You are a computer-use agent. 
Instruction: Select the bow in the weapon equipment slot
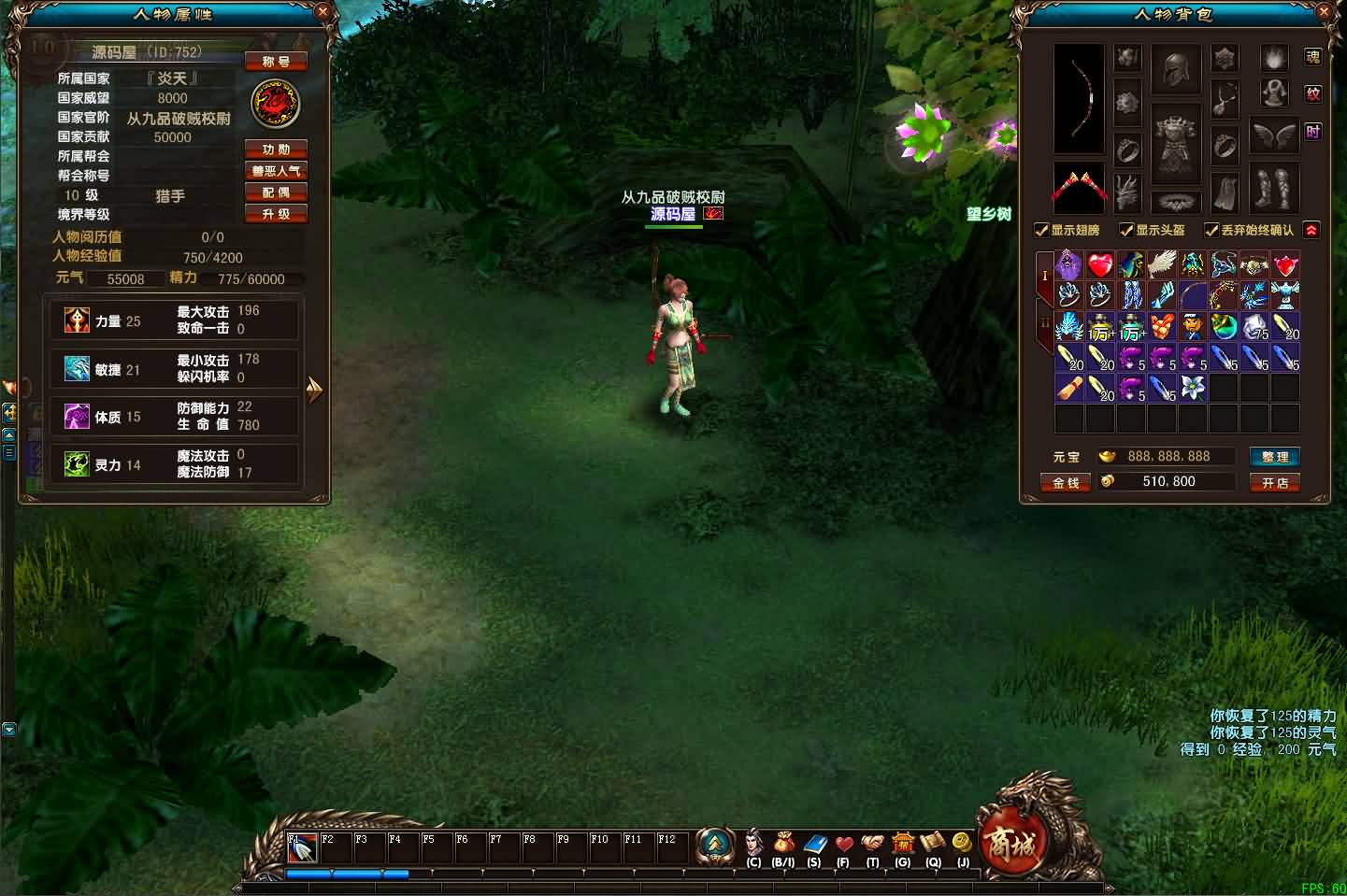click(x=1080, y=98)
